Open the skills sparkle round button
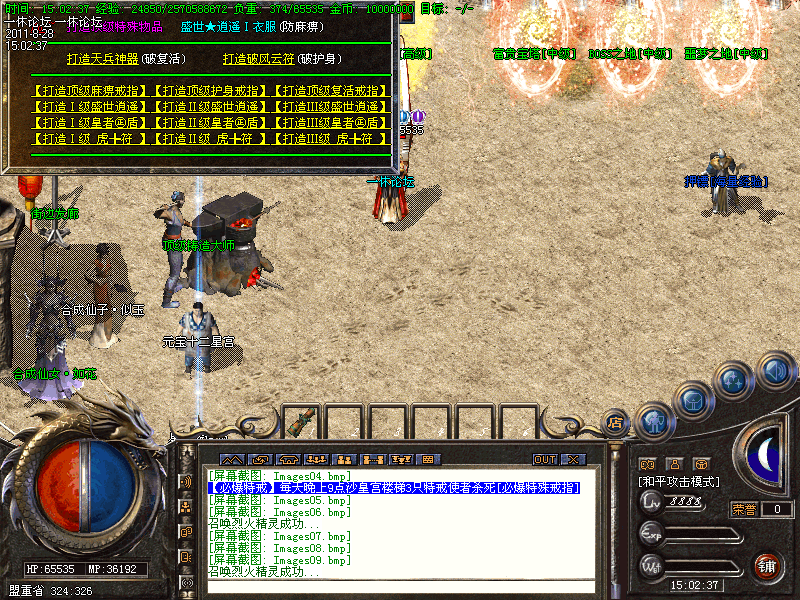 (734, 380)
